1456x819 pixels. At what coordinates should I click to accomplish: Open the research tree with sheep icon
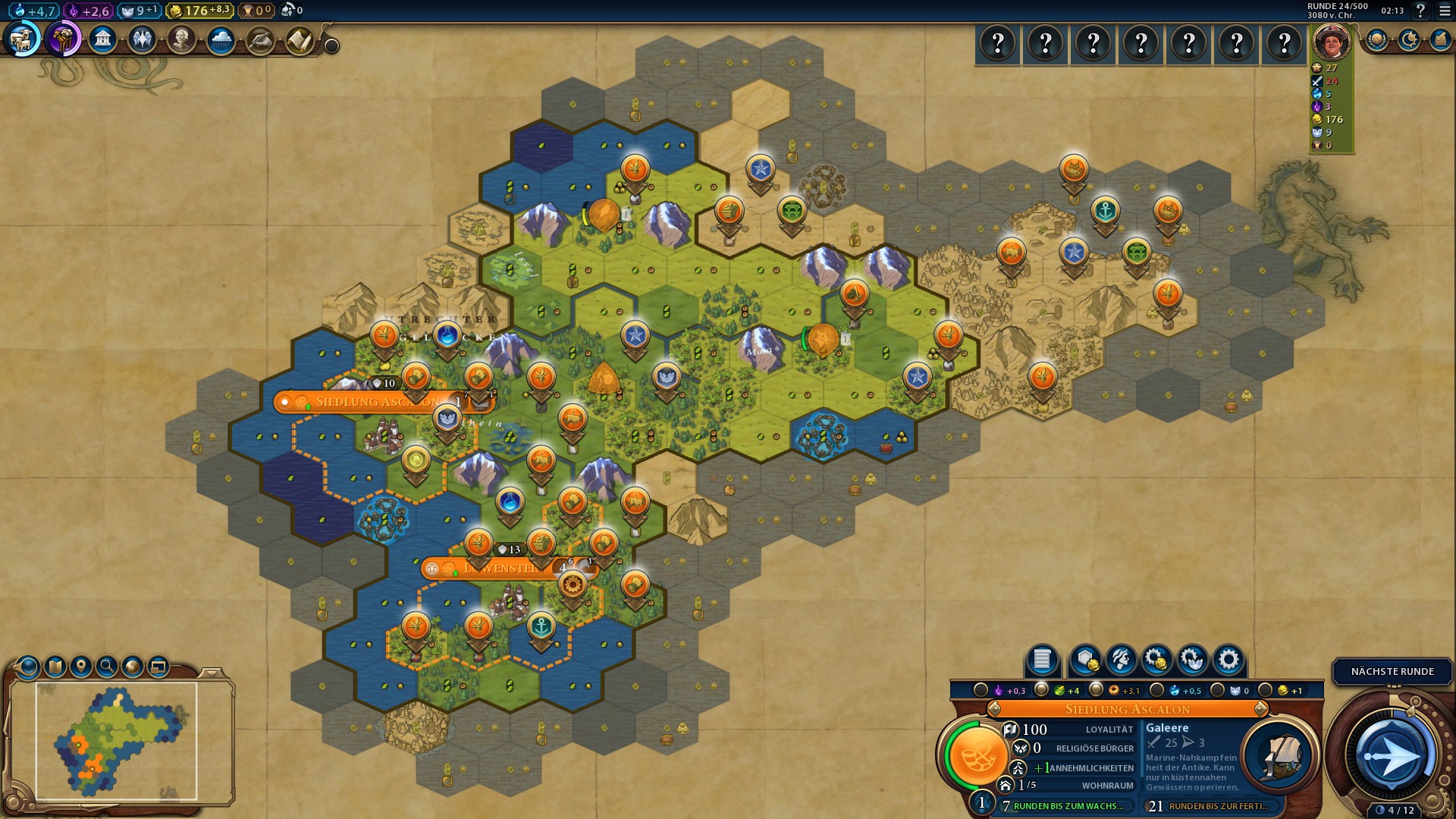(23, 39)
